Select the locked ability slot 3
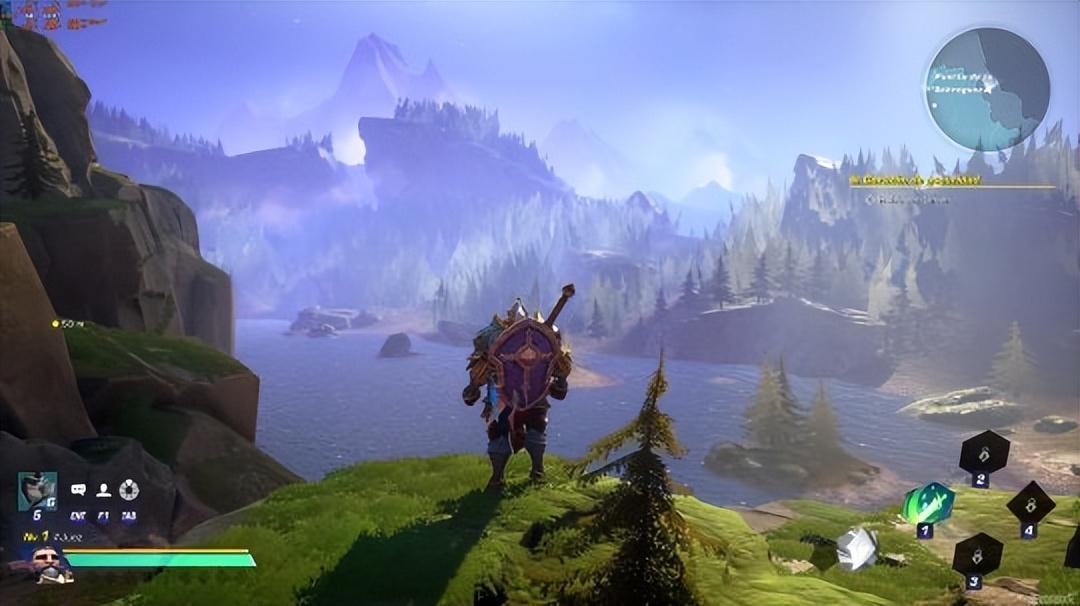Screen dimensions: 1080x606 [977, 554]
